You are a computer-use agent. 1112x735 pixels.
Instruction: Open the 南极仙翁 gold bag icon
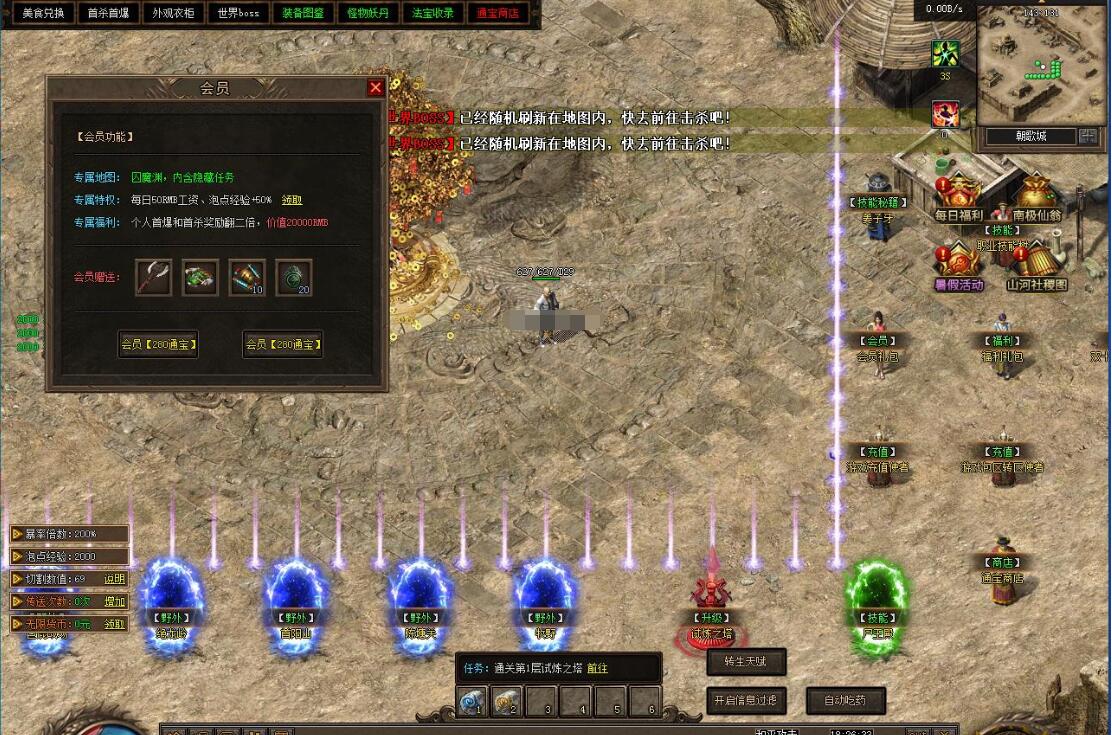pos(1036,196)
